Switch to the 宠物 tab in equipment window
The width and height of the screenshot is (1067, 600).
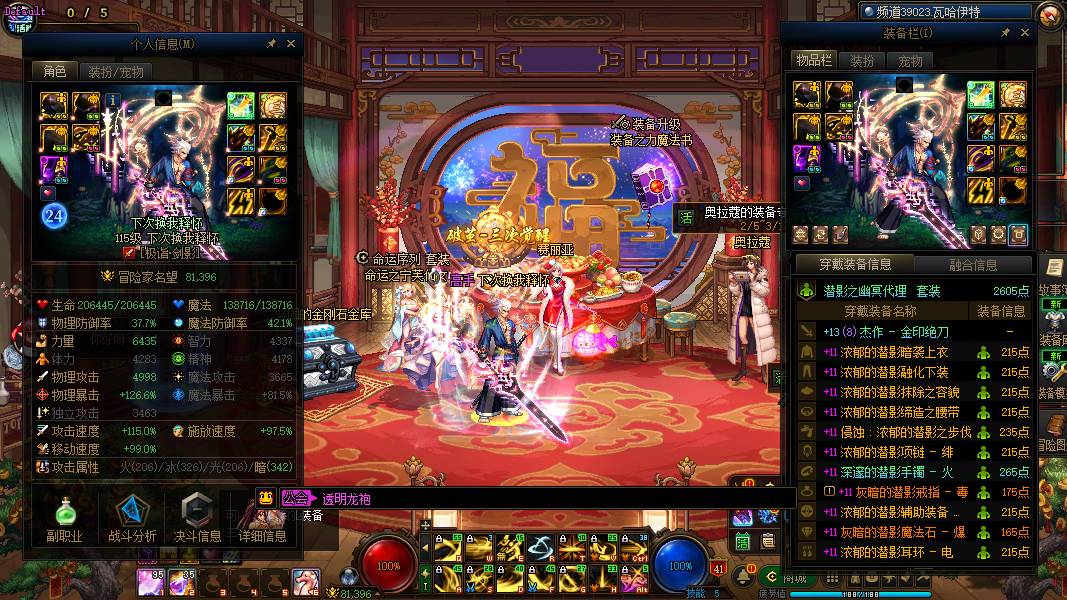910,61
